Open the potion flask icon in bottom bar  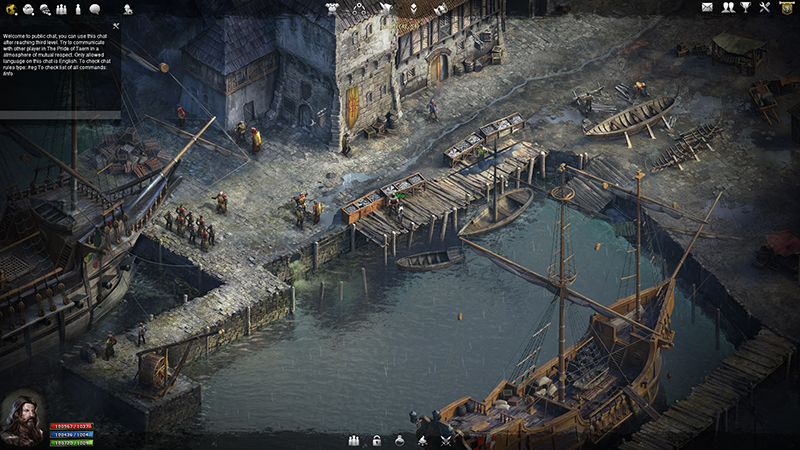(x=400, y=440)
